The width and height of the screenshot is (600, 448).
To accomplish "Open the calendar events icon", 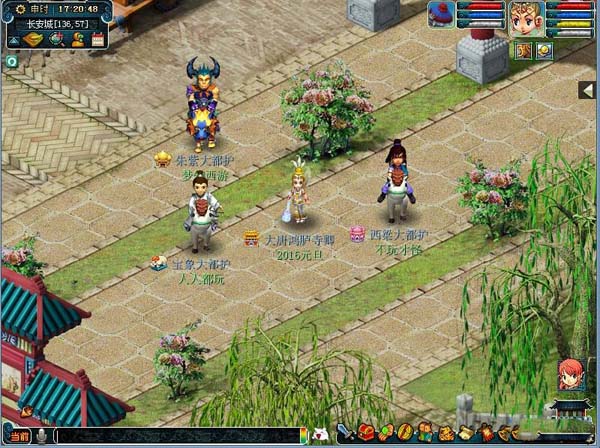I will (97, 40).
